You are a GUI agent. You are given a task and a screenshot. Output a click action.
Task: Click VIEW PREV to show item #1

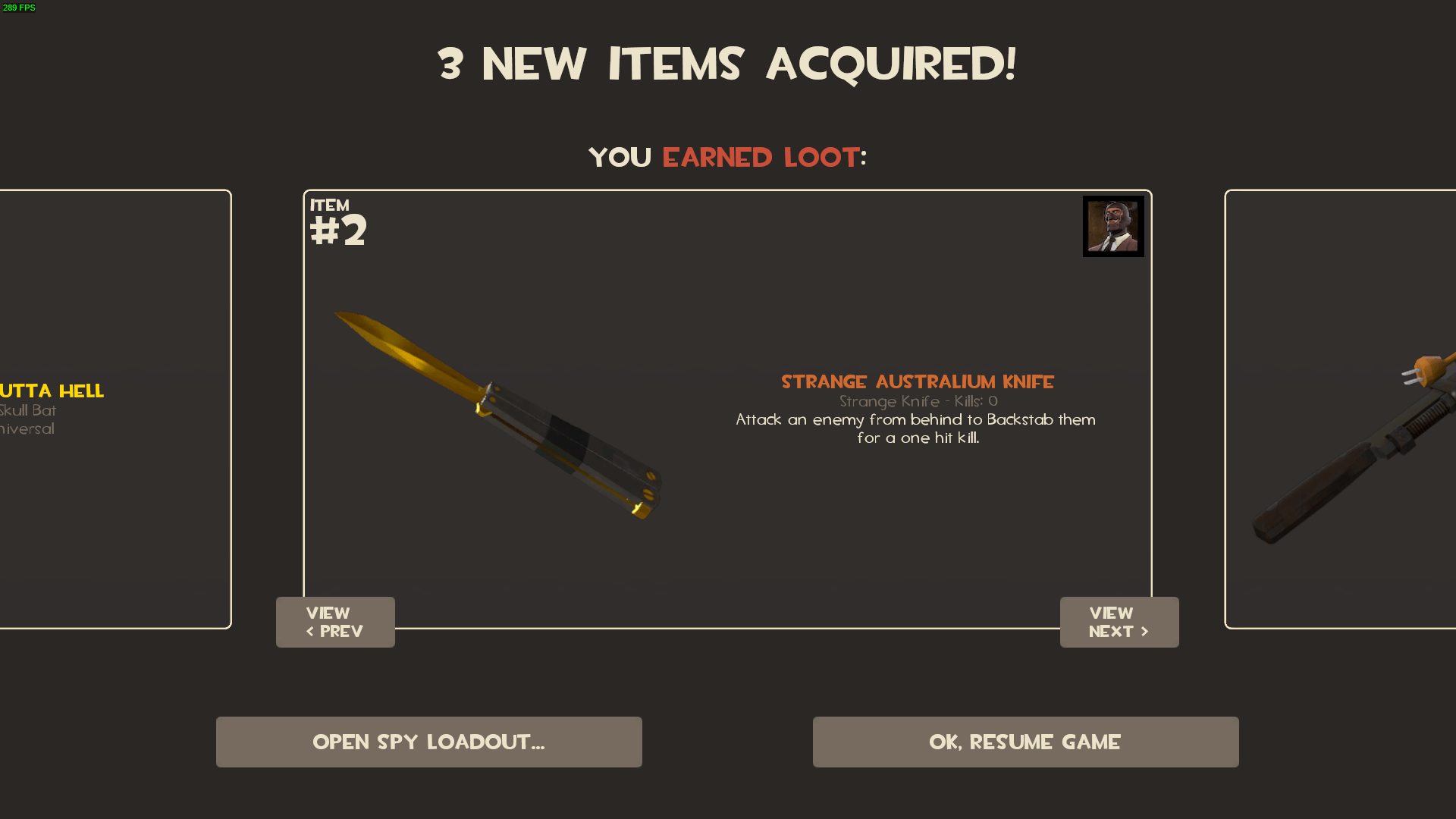[335, 622]
